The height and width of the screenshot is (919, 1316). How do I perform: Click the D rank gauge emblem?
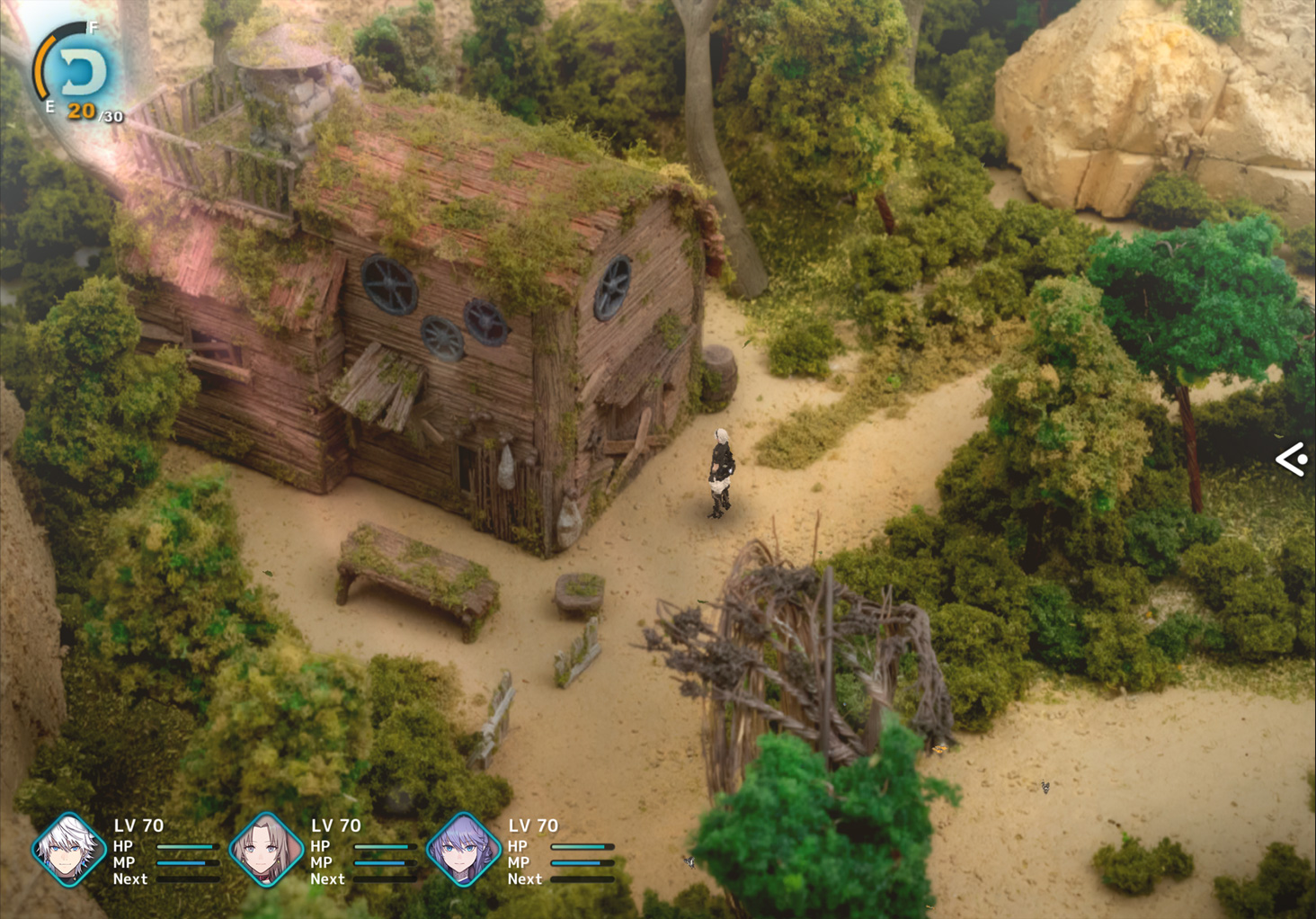[x=81, y=72]
